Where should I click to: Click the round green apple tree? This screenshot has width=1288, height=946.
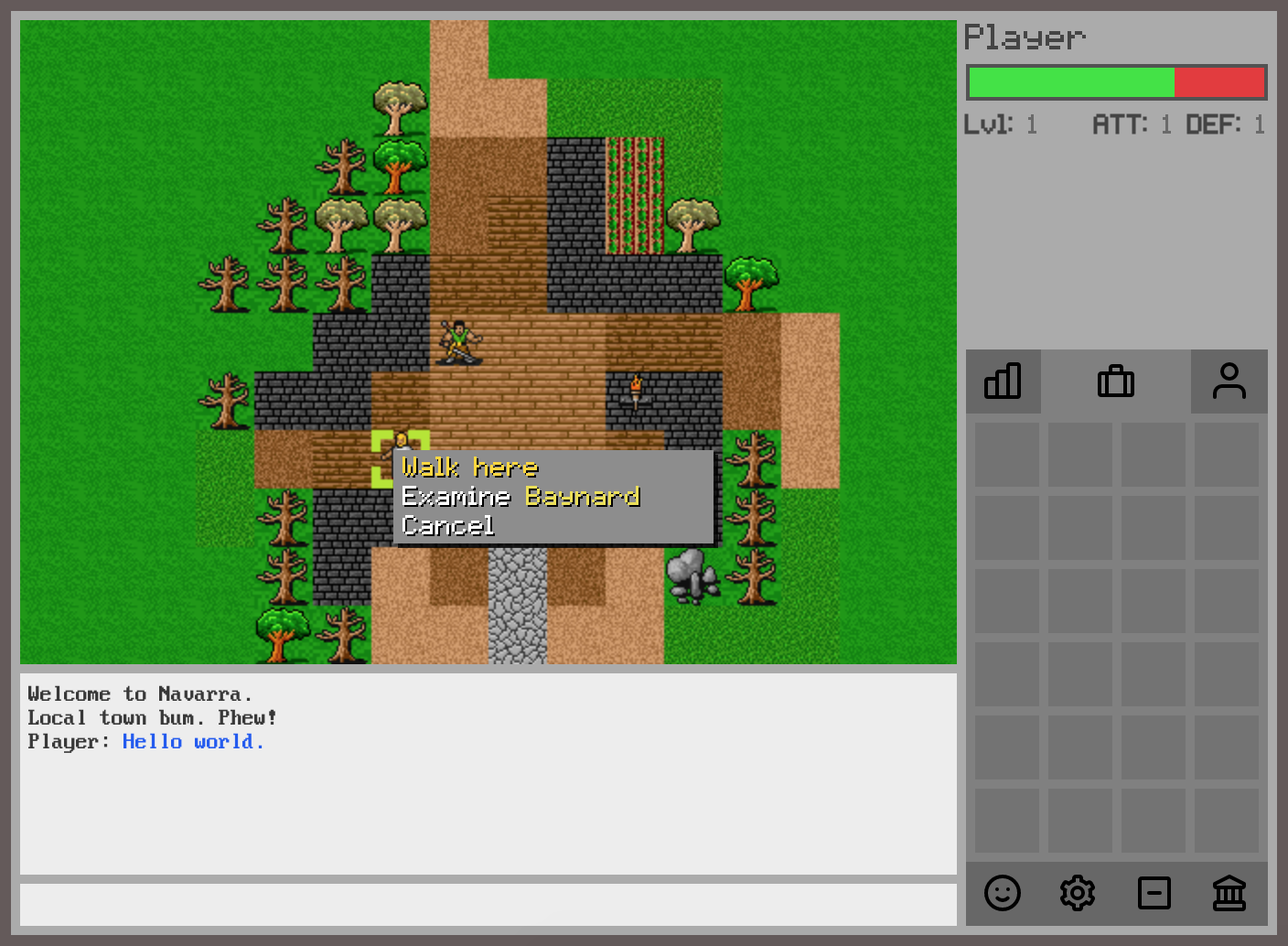point(751,274)
